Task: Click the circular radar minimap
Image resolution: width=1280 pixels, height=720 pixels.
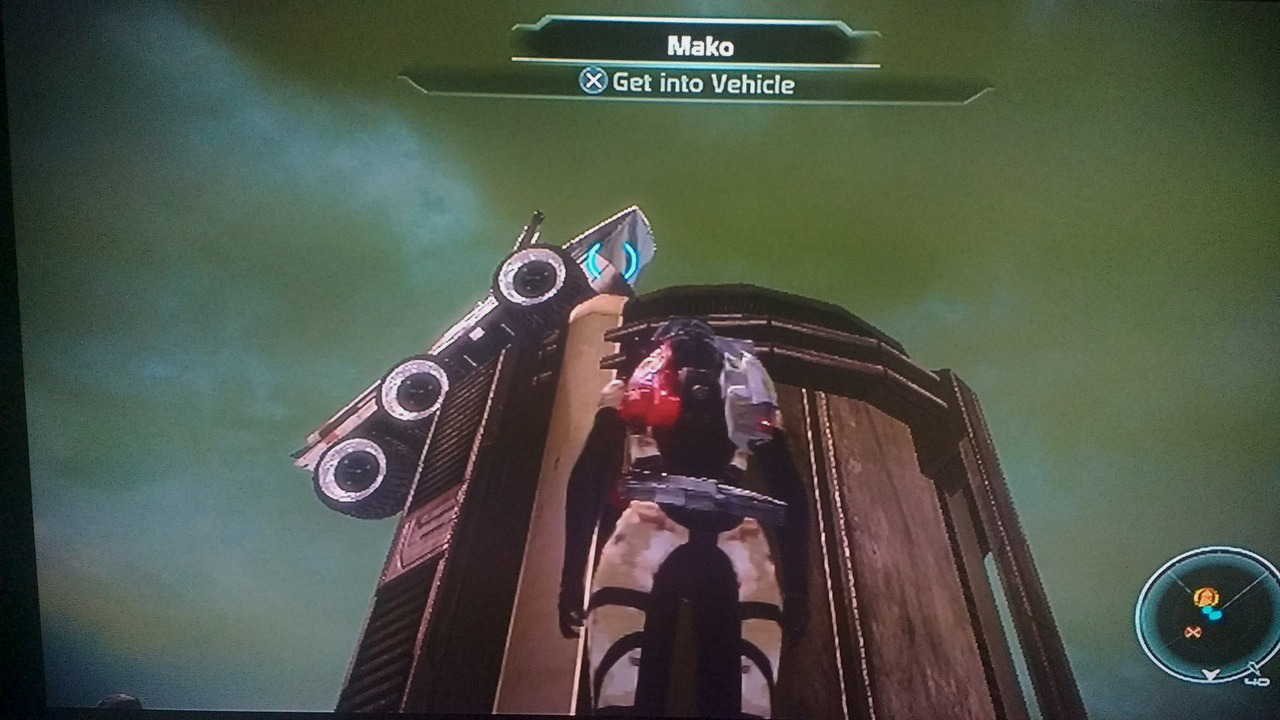Action: [x=1208, y=612]
